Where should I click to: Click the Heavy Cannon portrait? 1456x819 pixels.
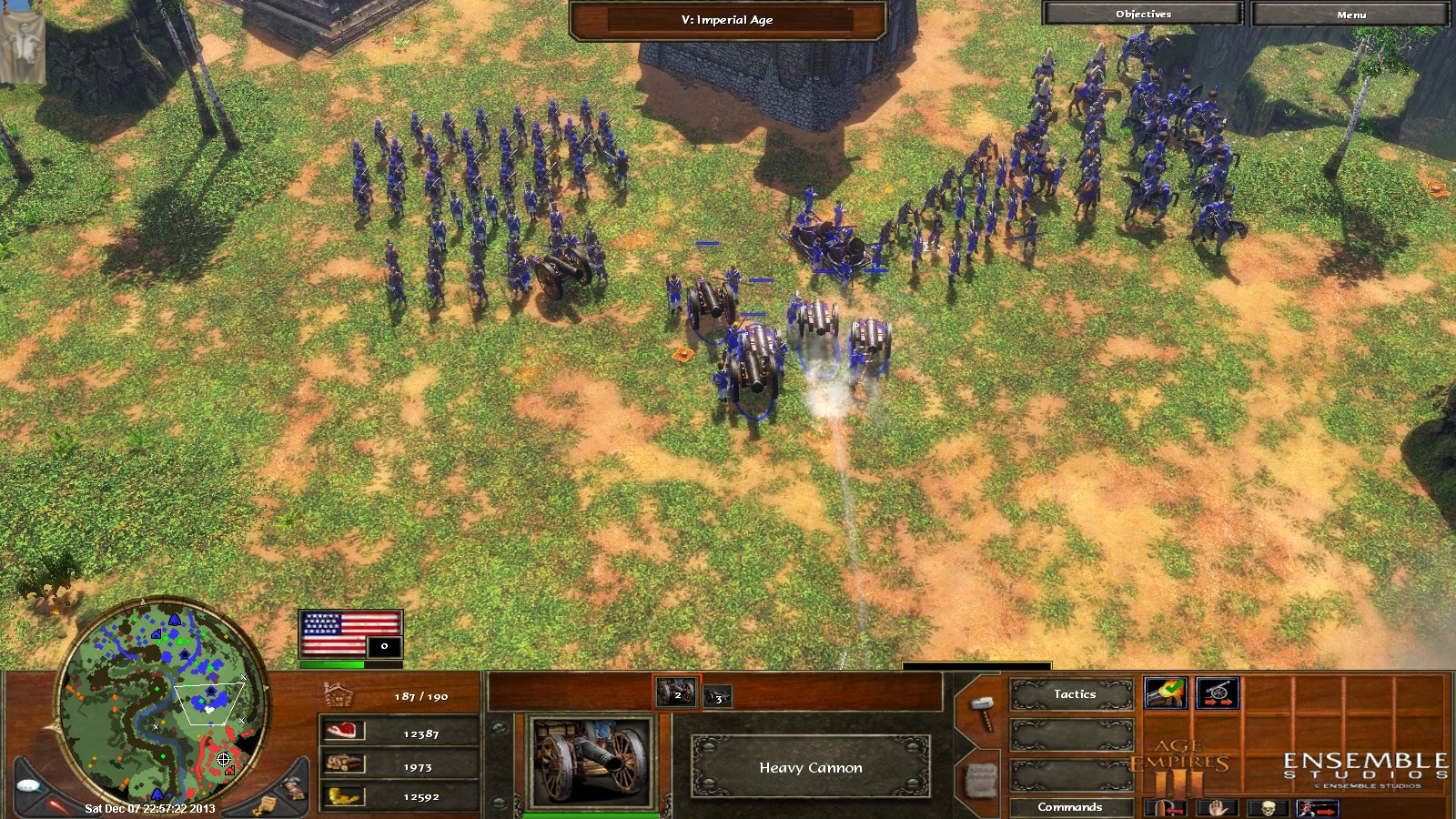point(591,761)
